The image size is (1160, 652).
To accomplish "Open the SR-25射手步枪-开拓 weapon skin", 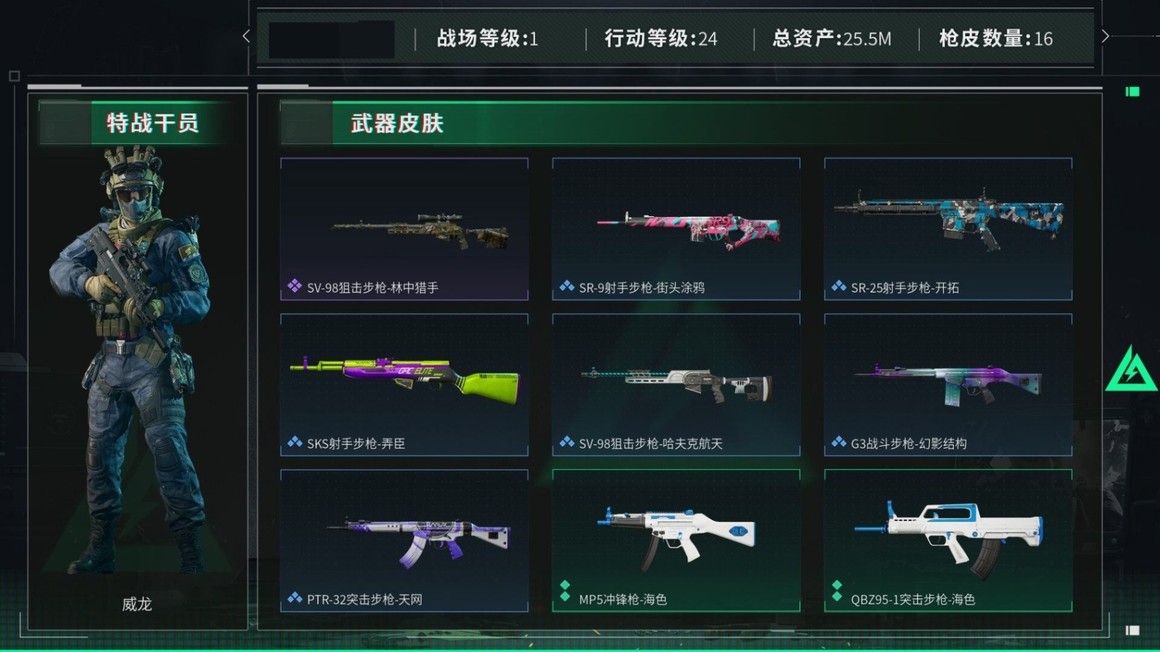I will coord(948,229).
